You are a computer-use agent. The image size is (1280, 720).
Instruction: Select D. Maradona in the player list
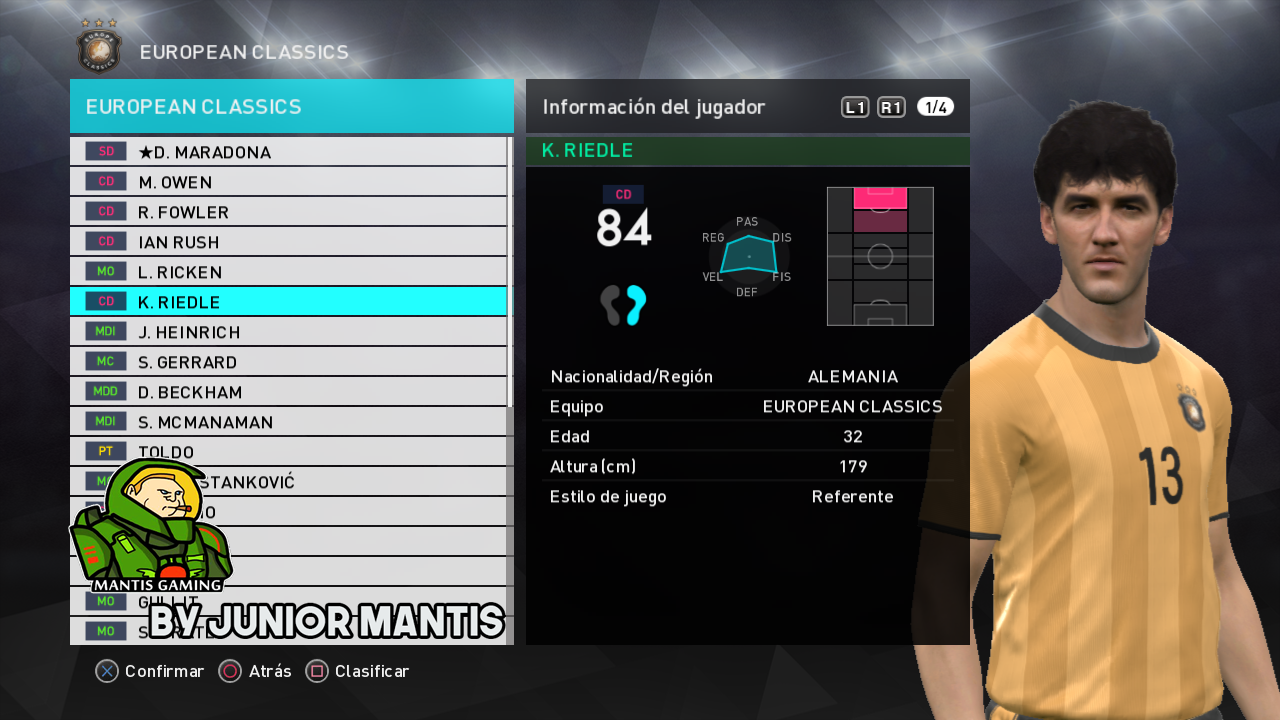(288, 152)
